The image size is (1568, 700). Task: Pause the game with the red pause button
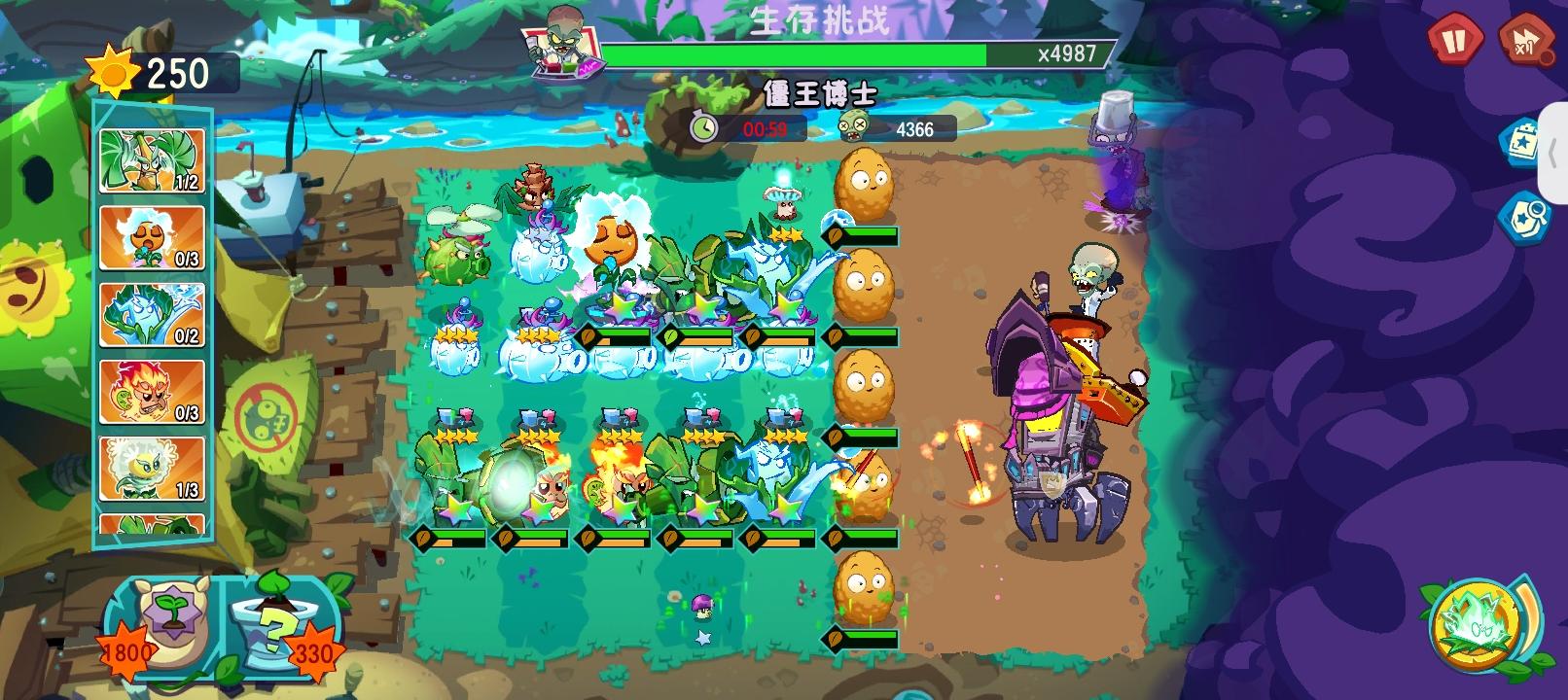(1454, 41)
